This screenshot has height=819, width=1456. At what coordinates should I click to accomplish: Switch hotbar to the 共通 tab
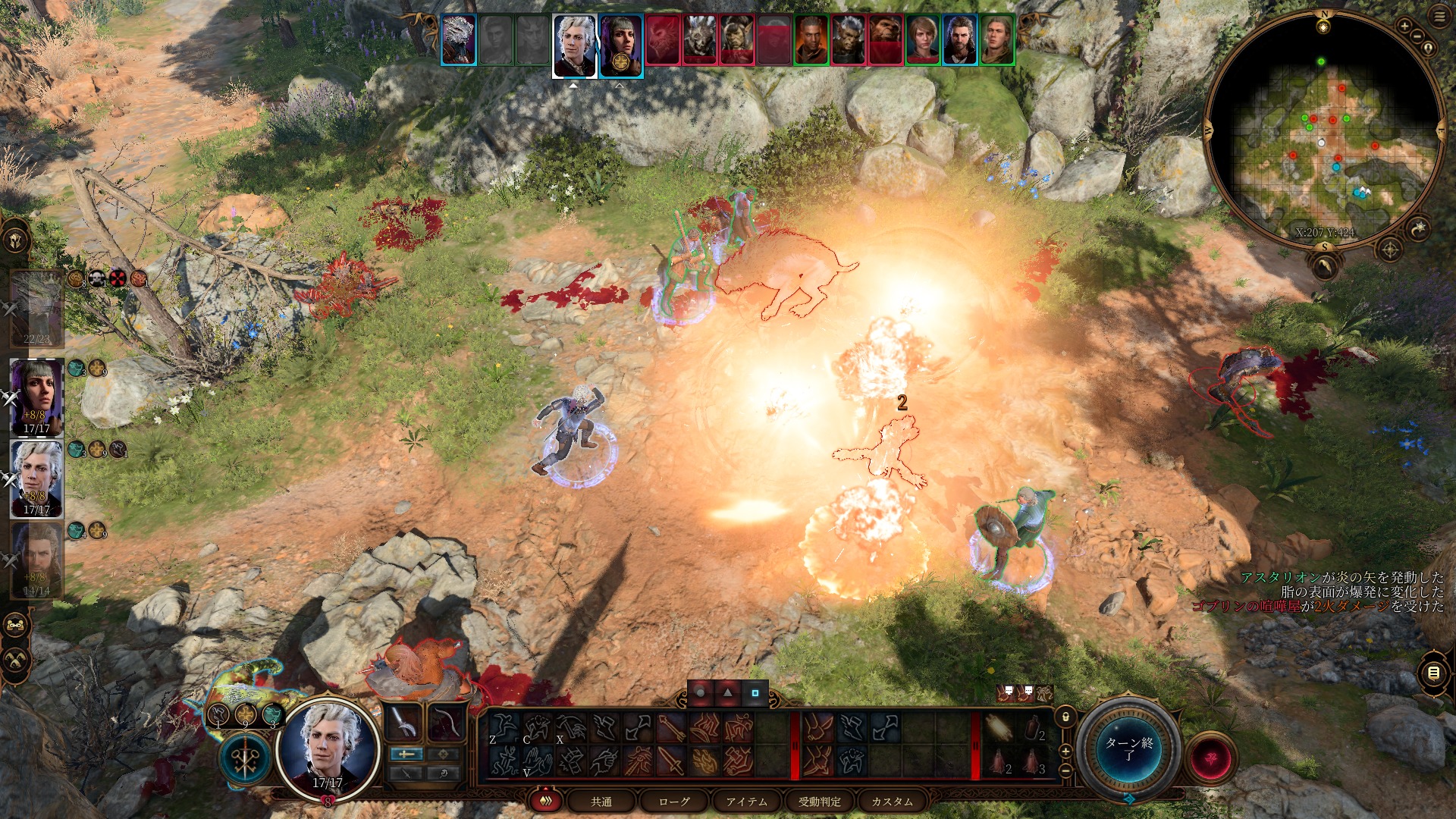(x=601, y=802)
